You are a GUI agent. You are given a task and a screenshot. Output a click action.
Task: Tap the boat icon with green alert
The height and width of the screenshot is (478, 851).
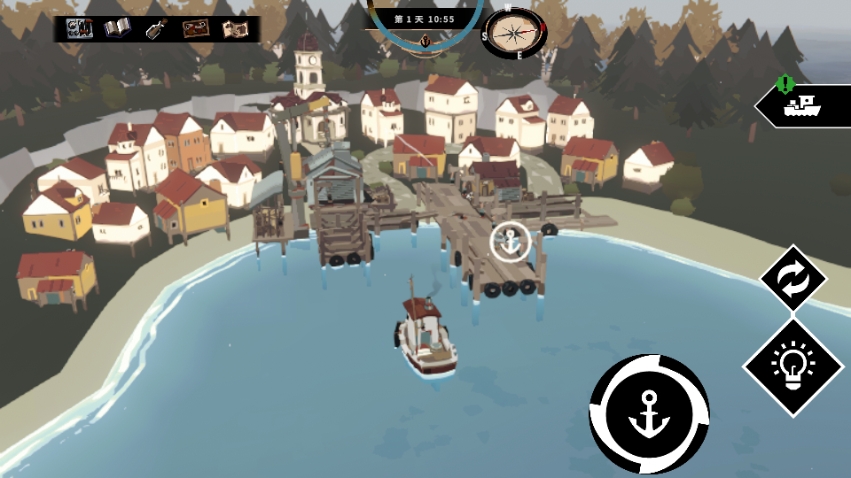(802, 104)
